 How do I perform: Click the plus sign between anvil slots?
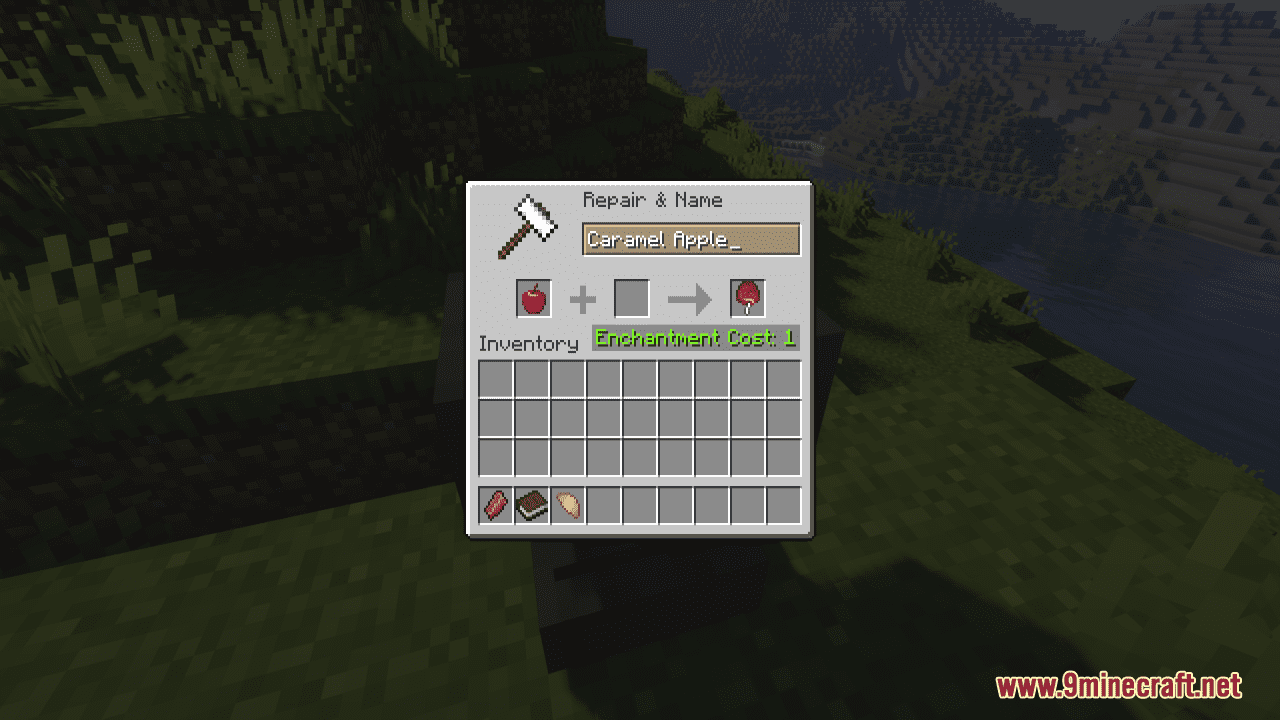click(x=582, y=297)
